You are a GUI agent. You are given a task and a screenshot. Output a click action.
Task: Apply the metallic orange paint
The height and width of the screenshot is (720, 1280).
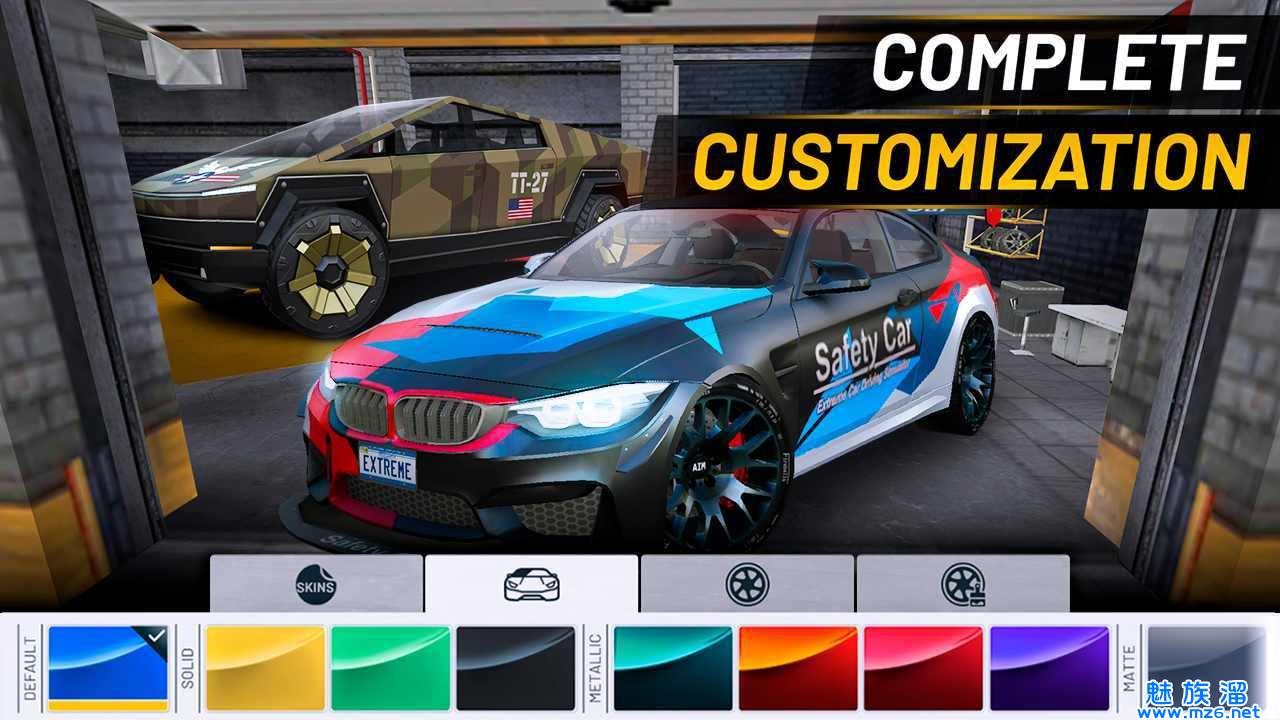[798, 667]
